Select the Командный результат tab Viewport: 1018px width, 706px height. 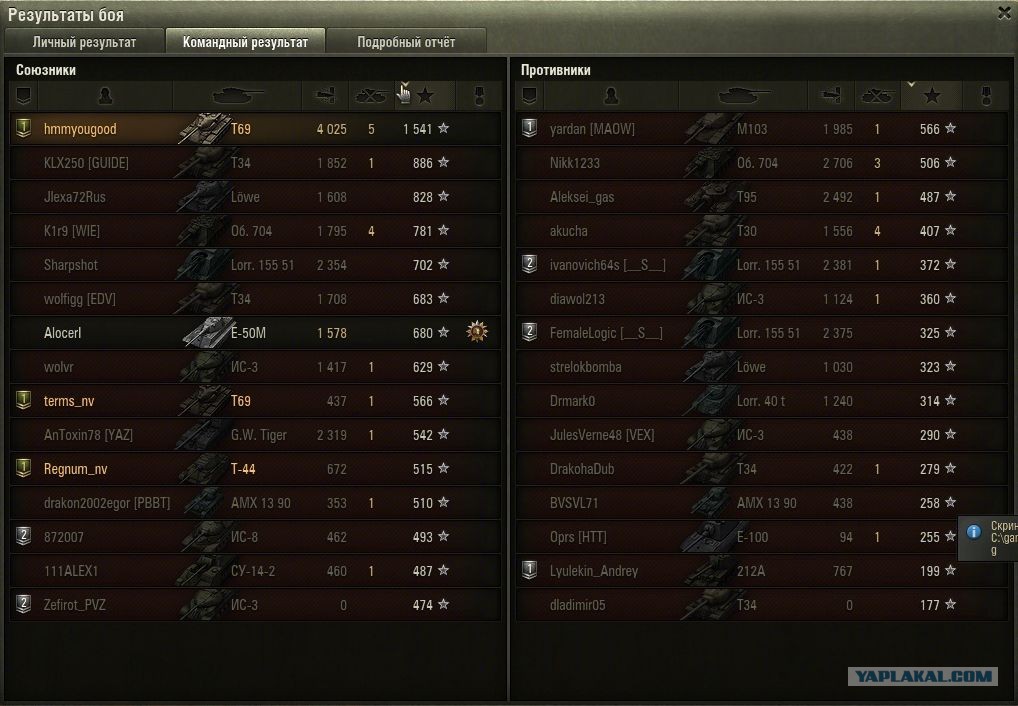(245, 42)
